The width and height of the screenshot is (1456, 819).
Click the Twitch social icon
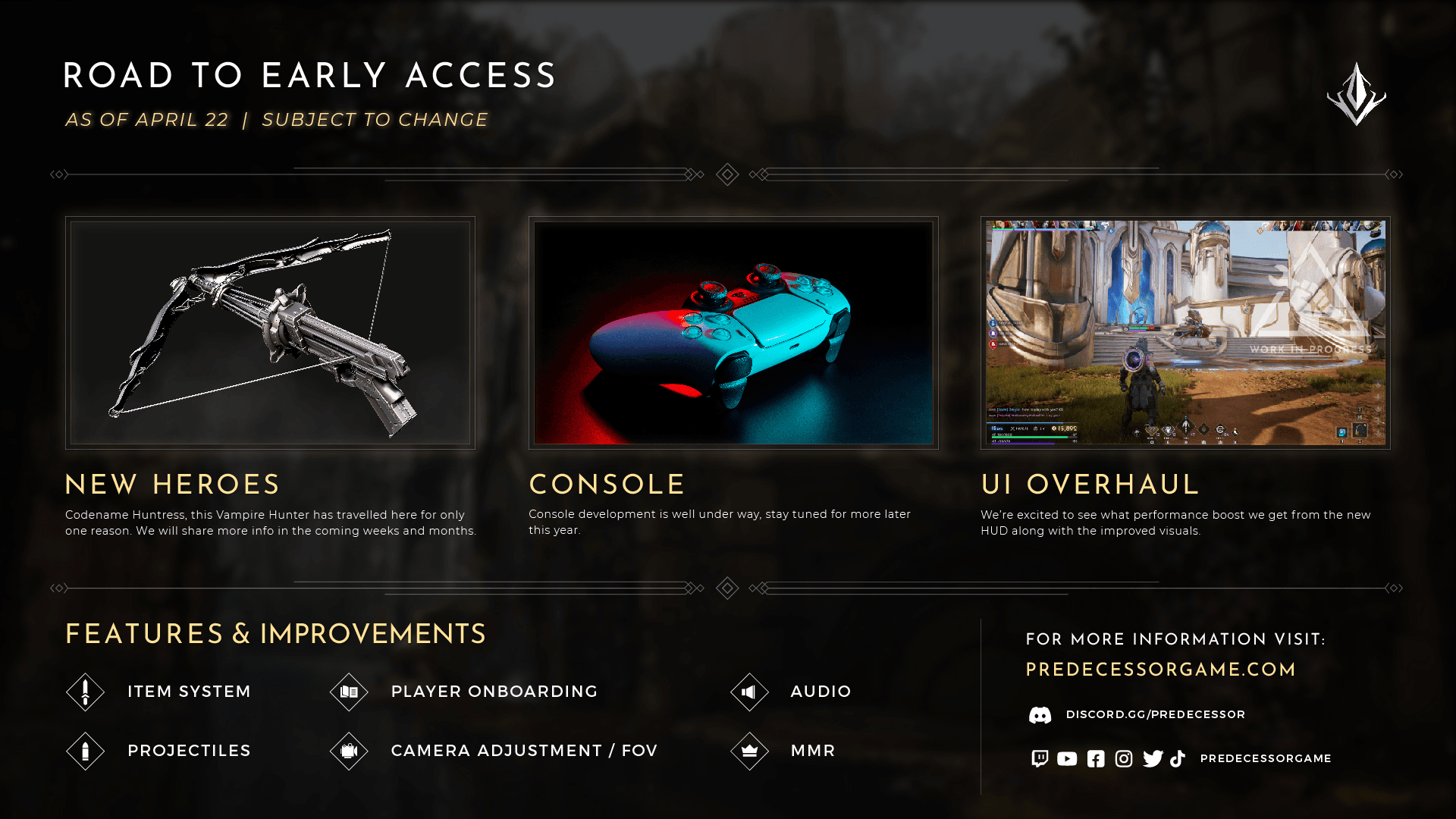(x=1040, y=758)
